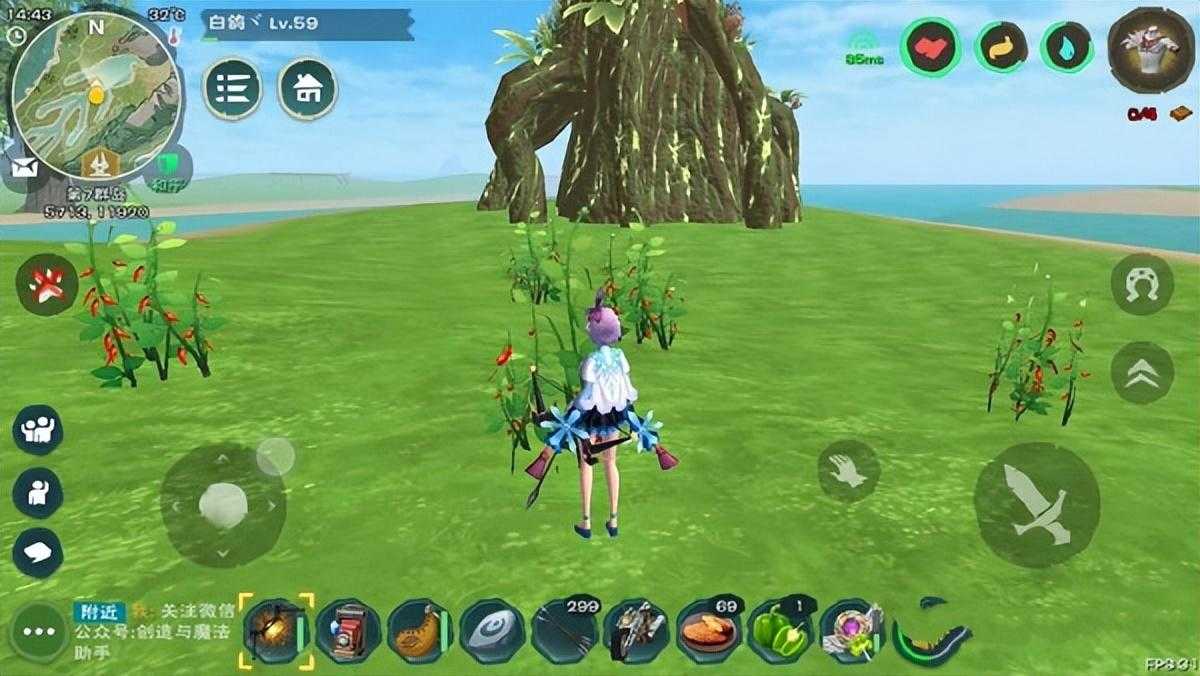Tap the house icon button

pos(307,88)
